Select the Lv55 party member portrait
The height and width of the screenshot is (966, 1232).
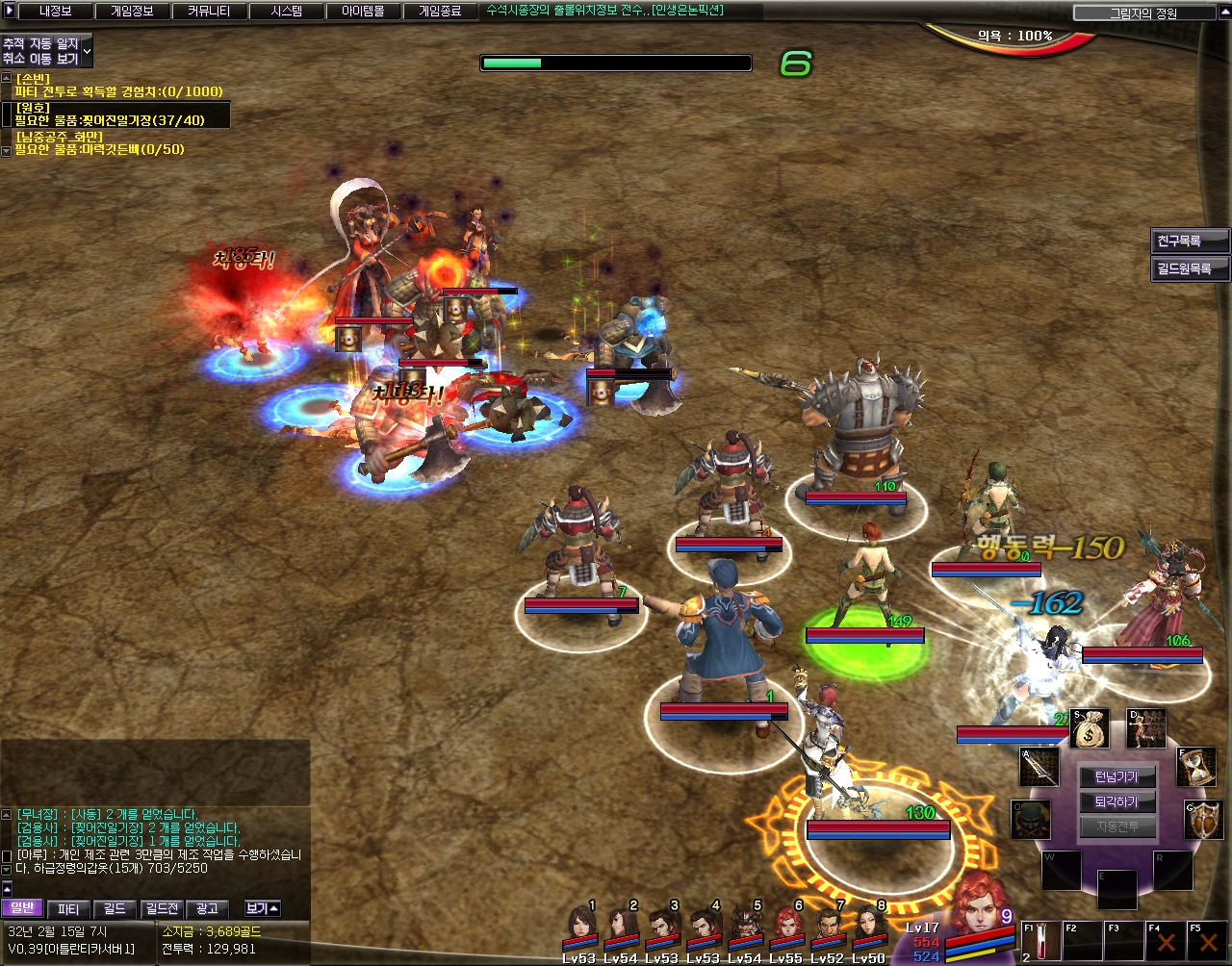pyautogui.click(x=786, y=928)
